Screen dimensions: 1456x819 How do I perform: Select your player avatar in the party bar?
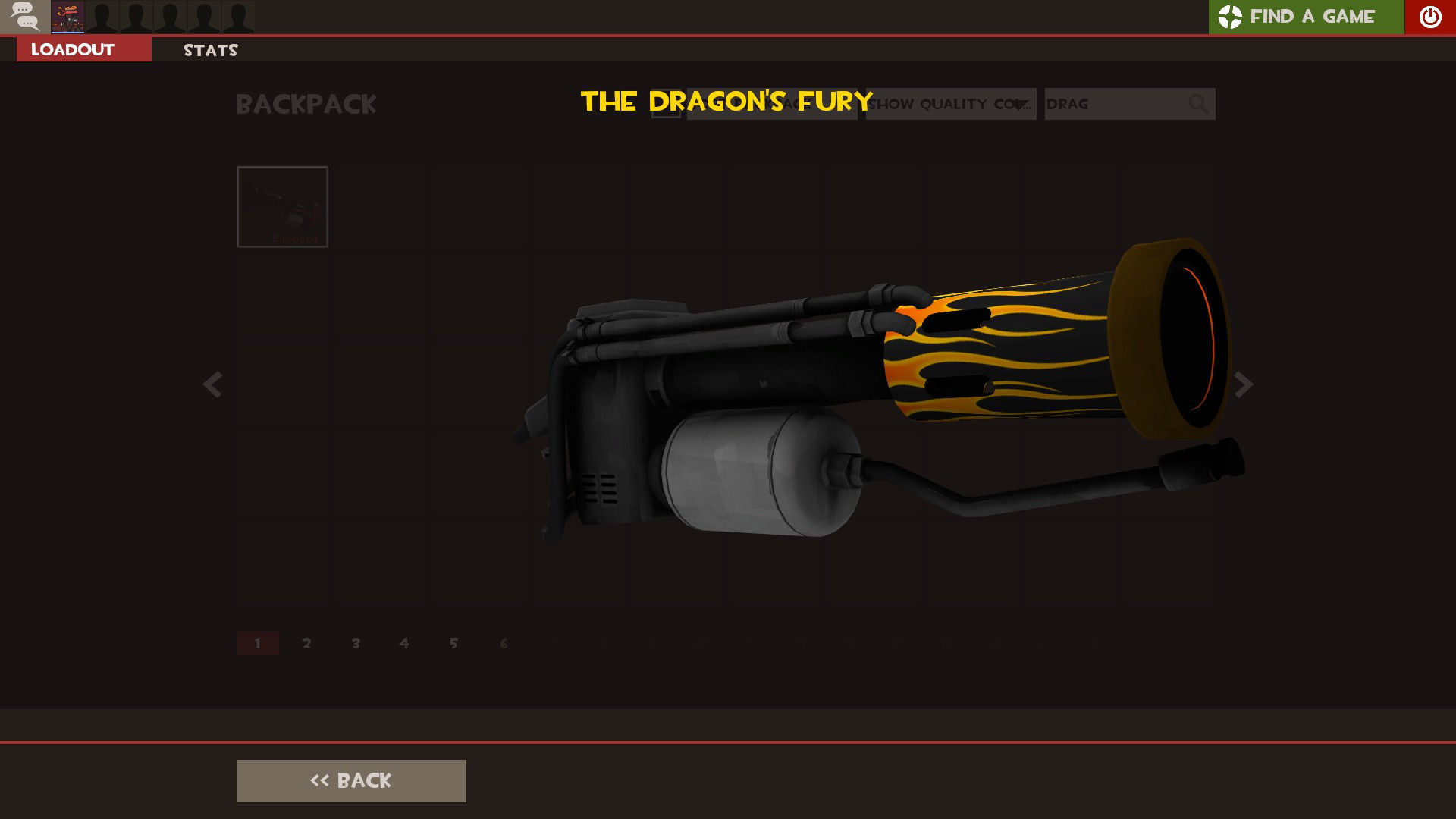point(67,17)
